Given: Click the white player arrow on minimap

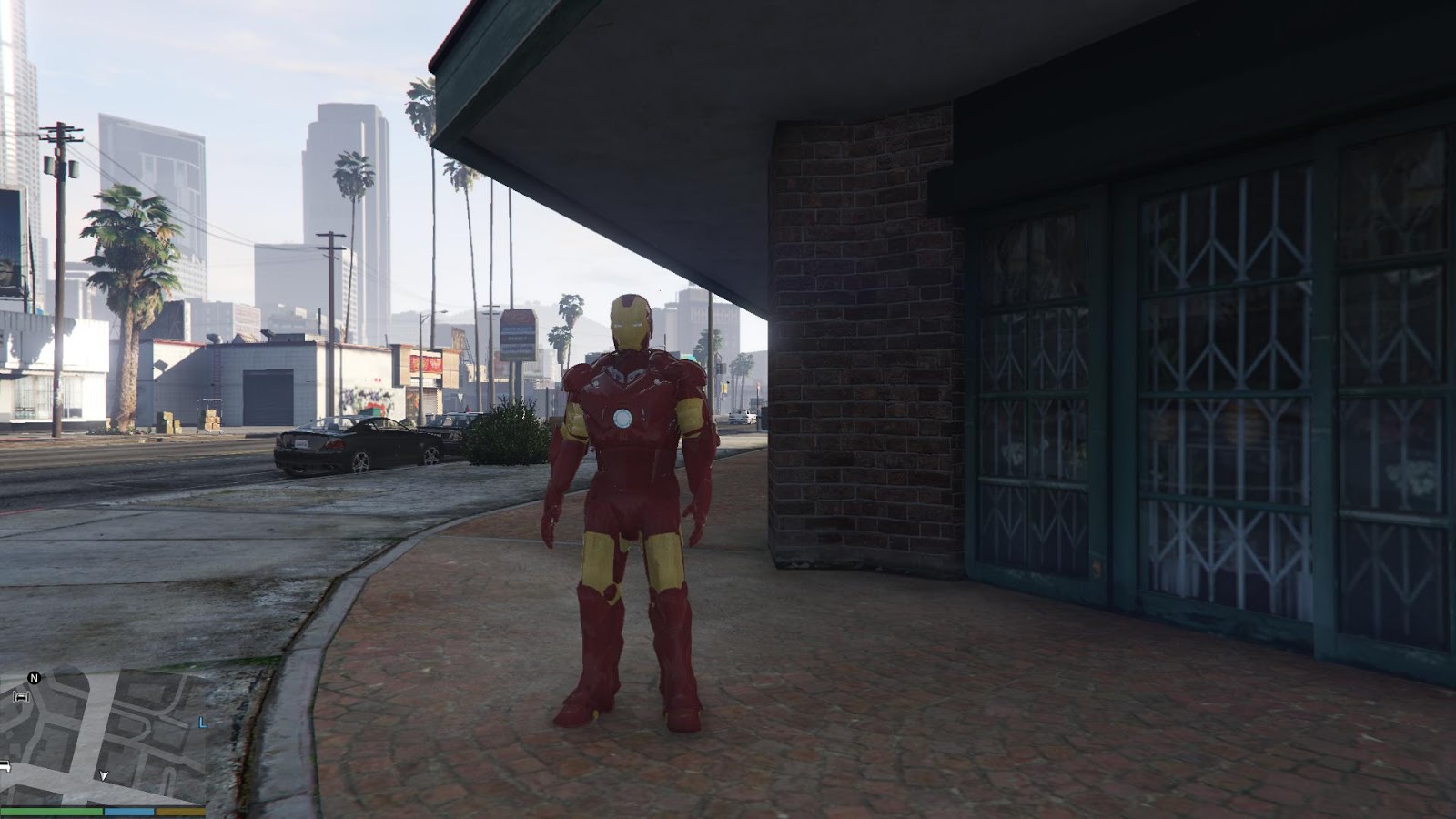Looking at the screenshot, I should (104, 776).
